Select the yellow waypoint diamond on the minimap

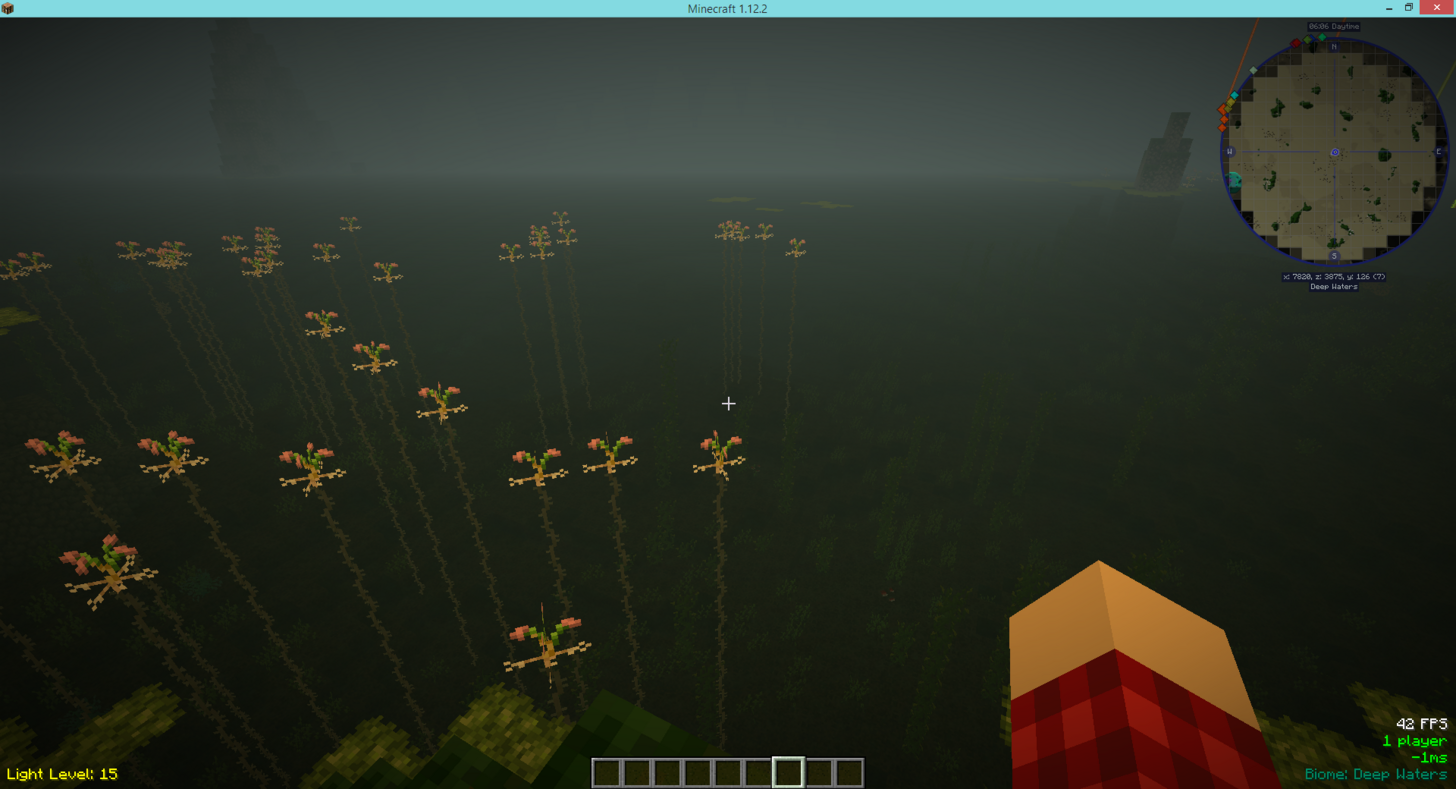click(x=1231, y=102)
